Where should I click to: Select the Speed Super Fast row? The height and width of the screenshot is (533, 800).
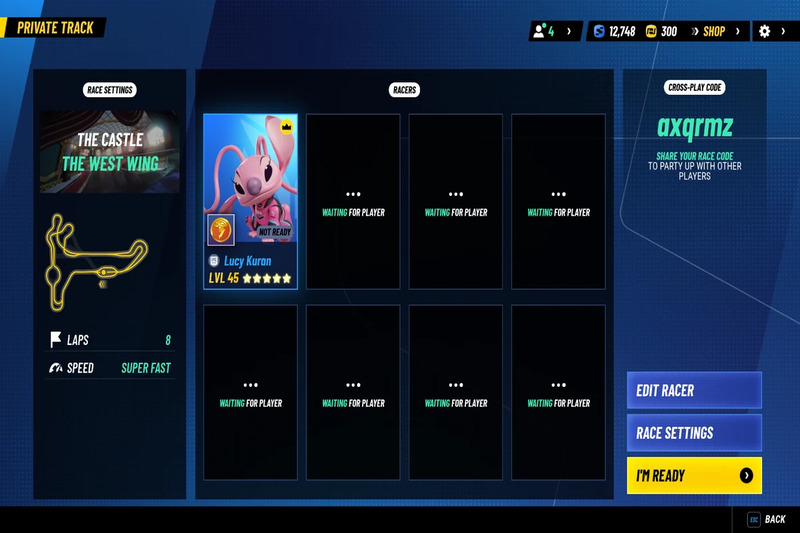pyautogui.click(x=110, y=368)
